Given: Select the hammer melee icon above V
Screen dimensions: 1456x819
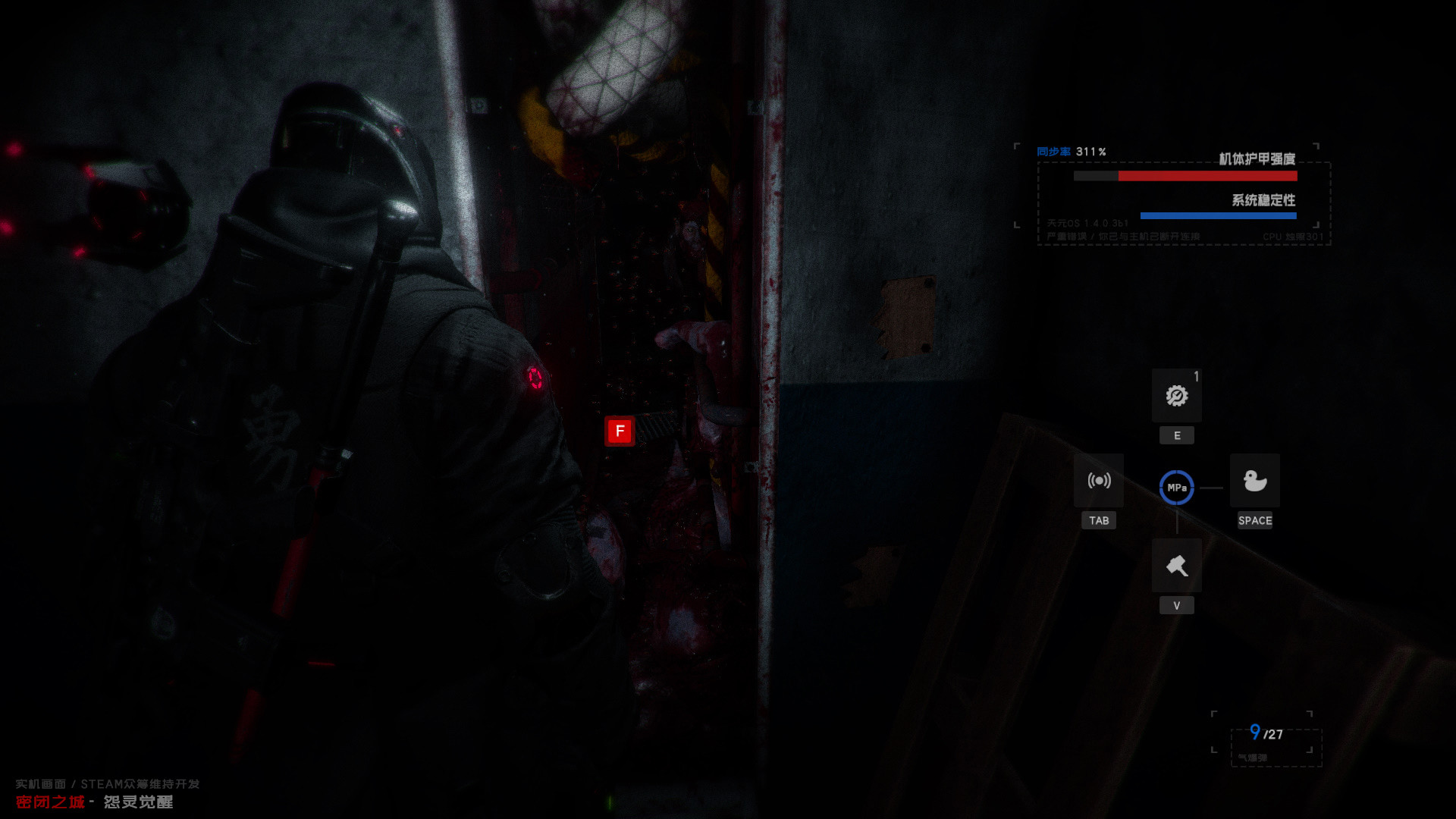Looking at the screenshot, I should pos(1176,565).
